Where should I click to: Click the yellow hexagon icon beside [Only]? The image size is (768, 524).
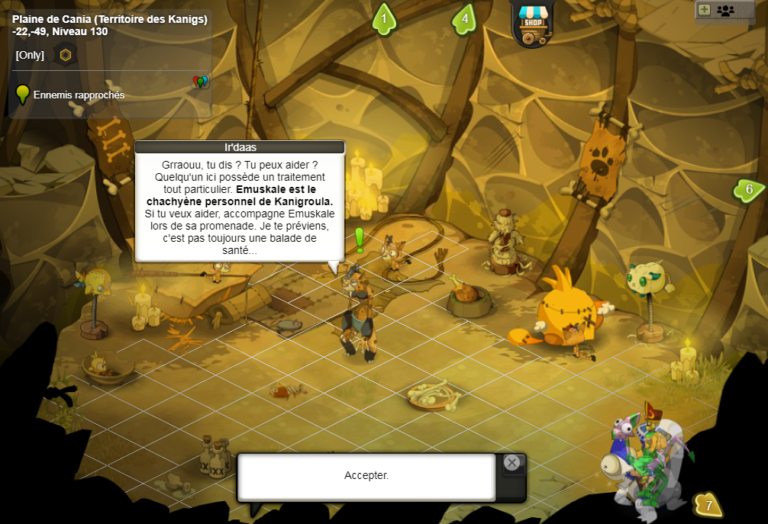pyautogui.click(x=66, y=55)
